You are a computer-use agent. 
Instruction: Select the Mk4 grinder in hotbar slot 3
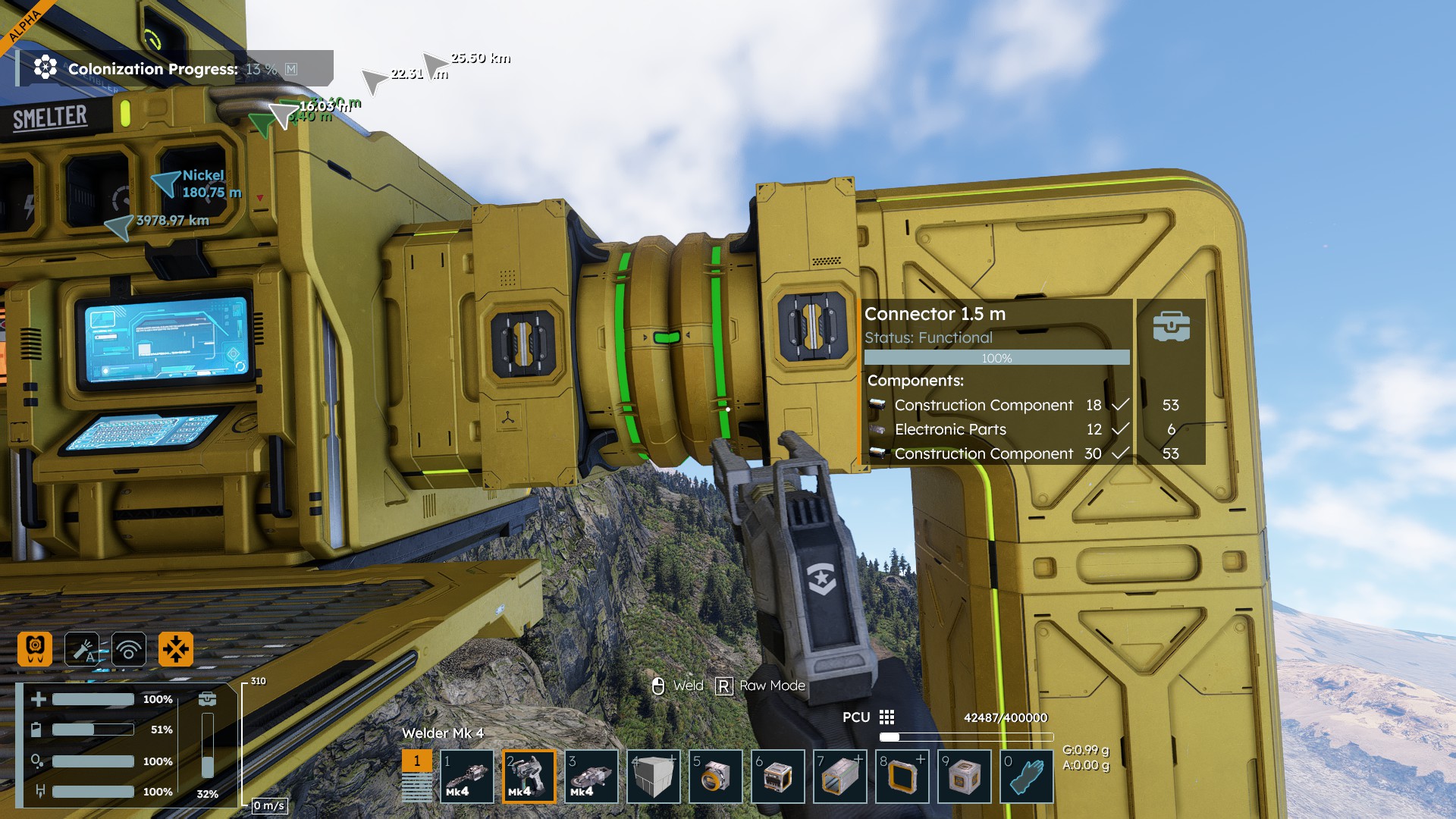(x=591, y=777)
